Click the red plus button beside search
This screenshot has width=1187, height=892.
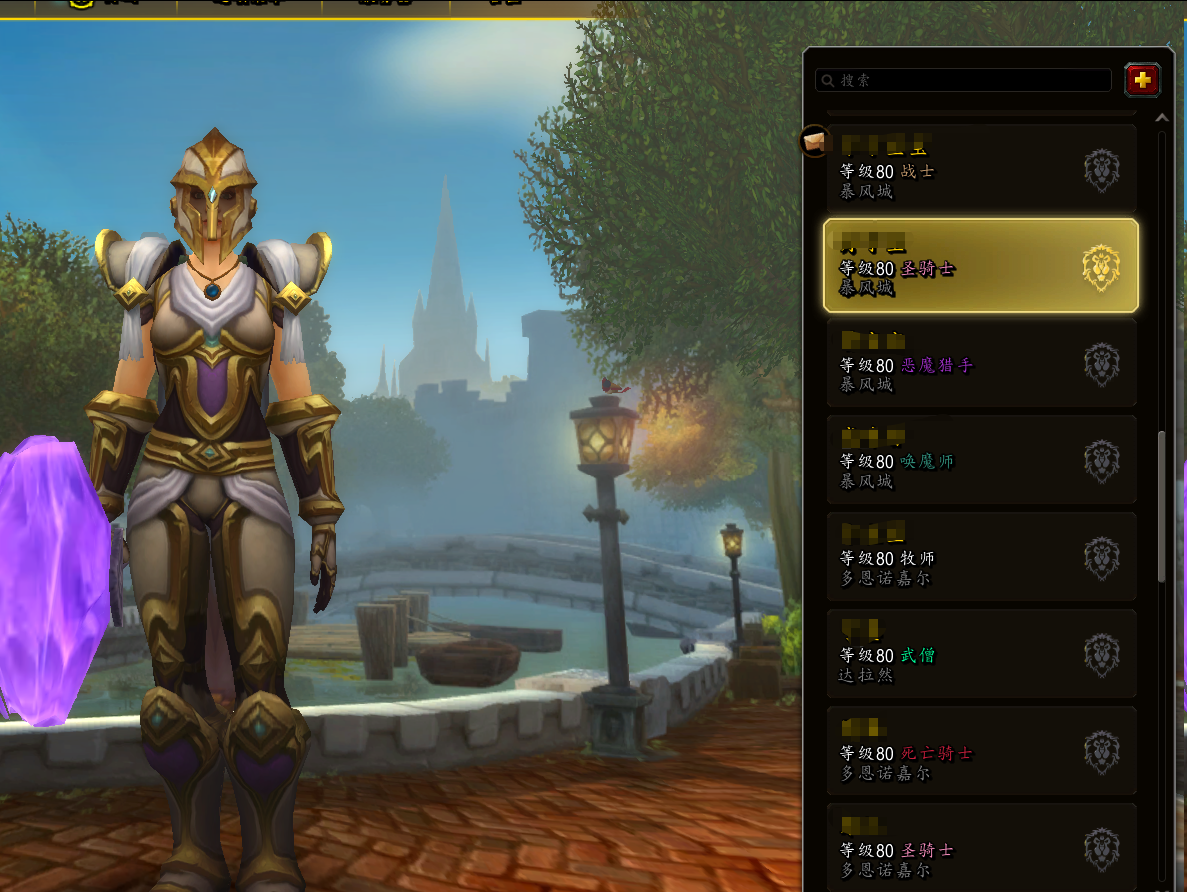(x=1142, y=80)
